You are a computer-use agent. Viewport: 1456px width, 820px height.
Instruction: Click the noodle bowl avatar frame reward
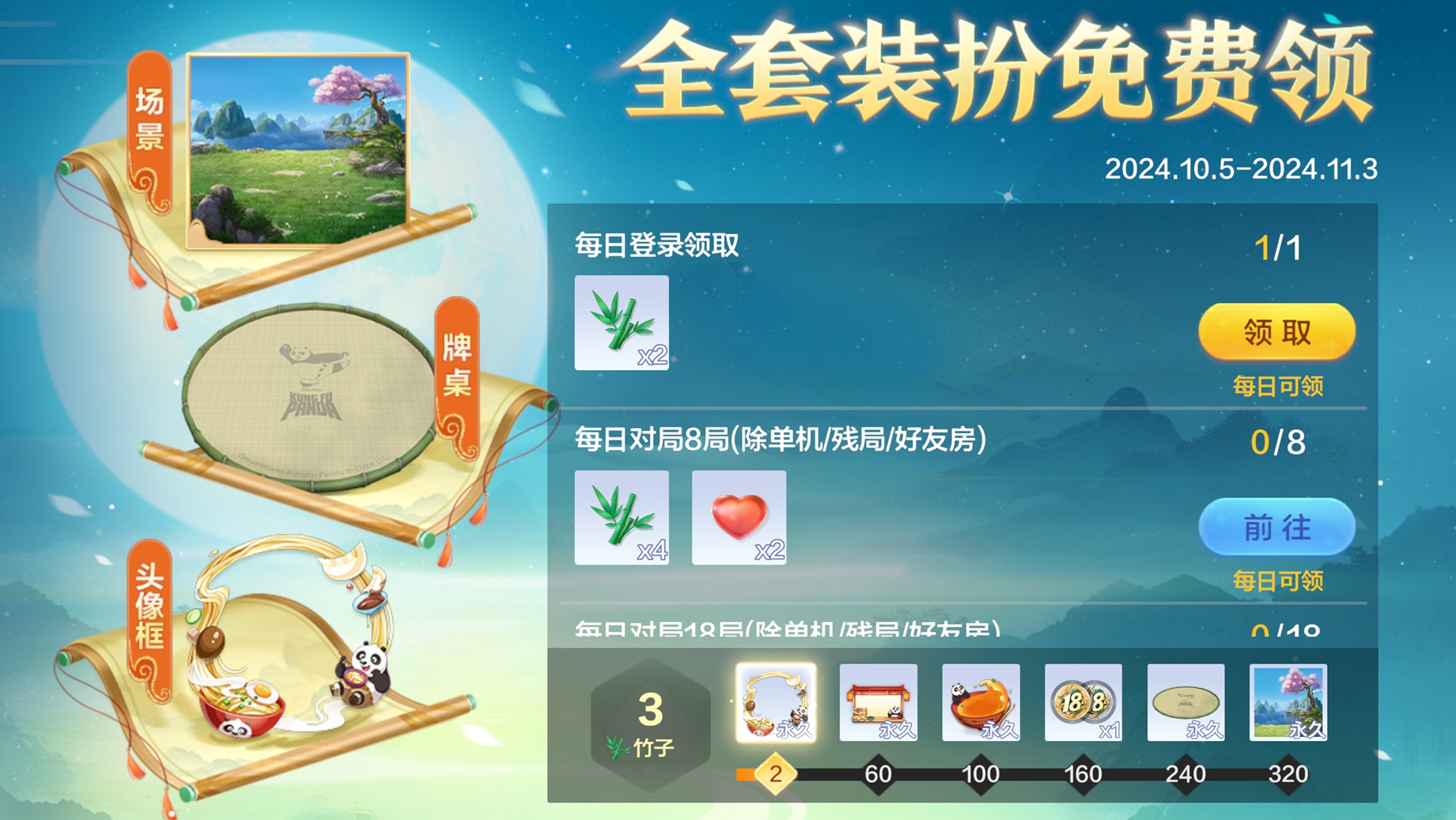pyautogui.click(x=777, y=703)
